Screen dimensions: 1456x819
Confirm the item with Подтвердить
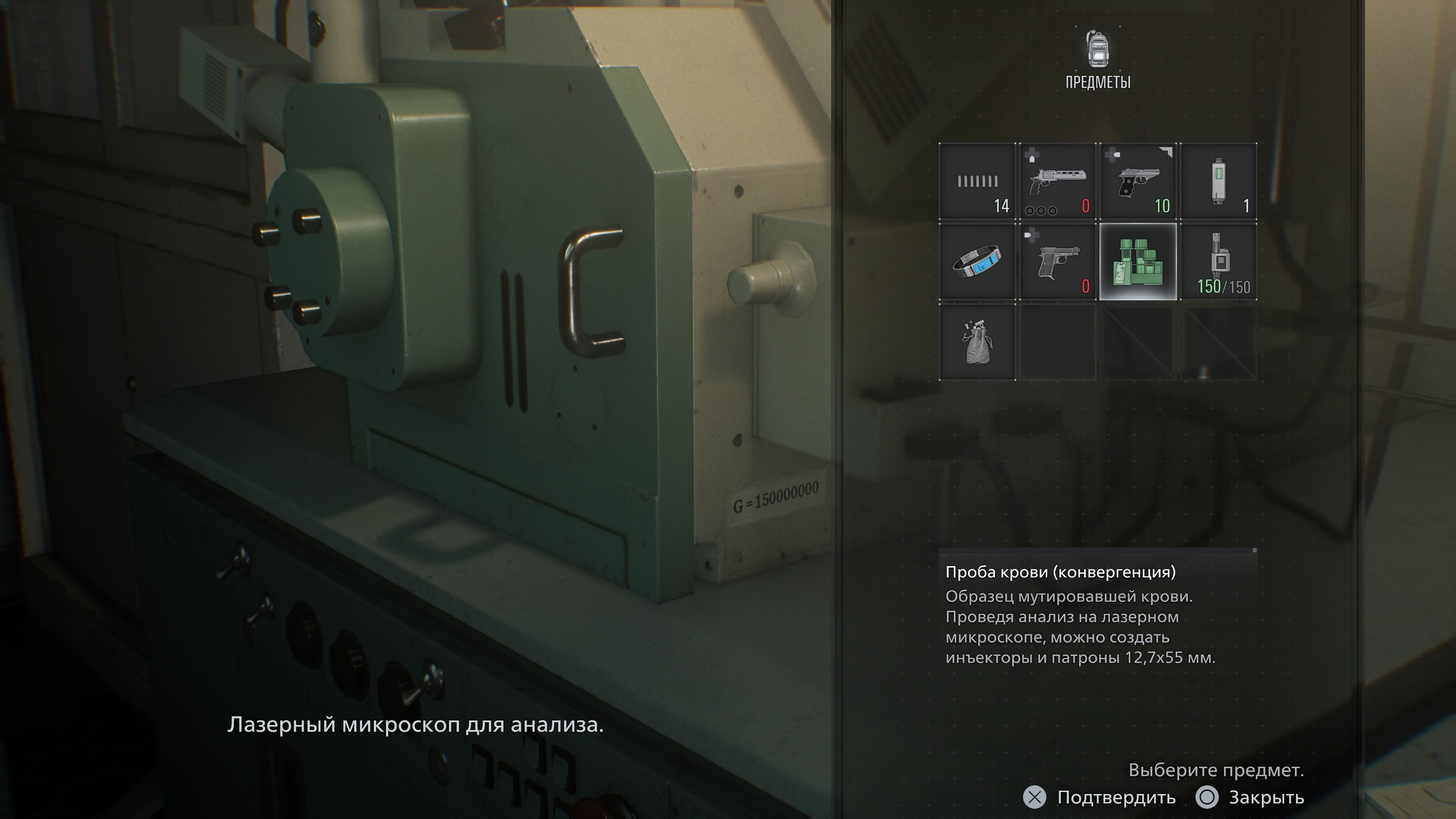pos(1099,797)
